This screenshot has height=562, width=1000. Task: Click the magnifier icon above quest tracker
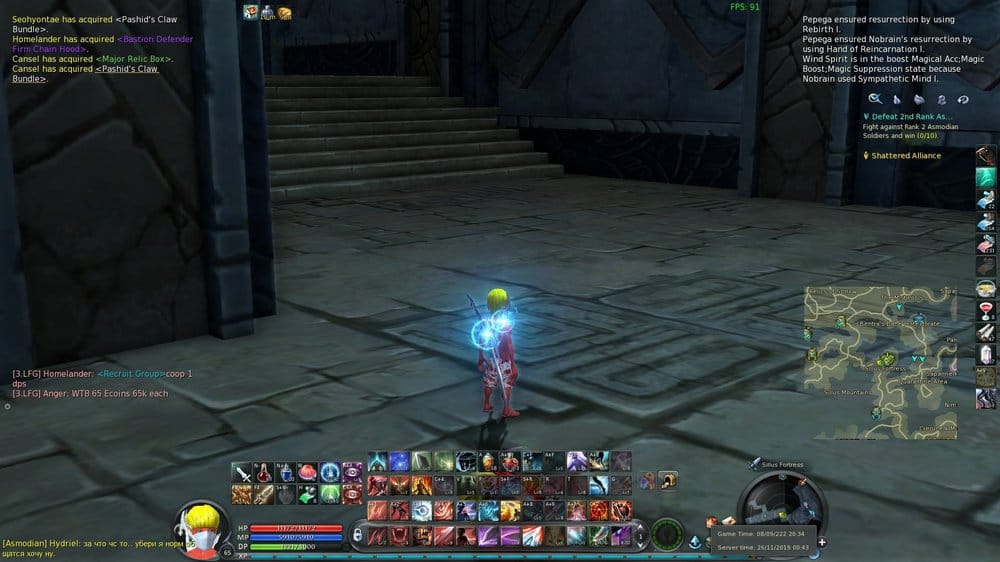tap(874, 99)
